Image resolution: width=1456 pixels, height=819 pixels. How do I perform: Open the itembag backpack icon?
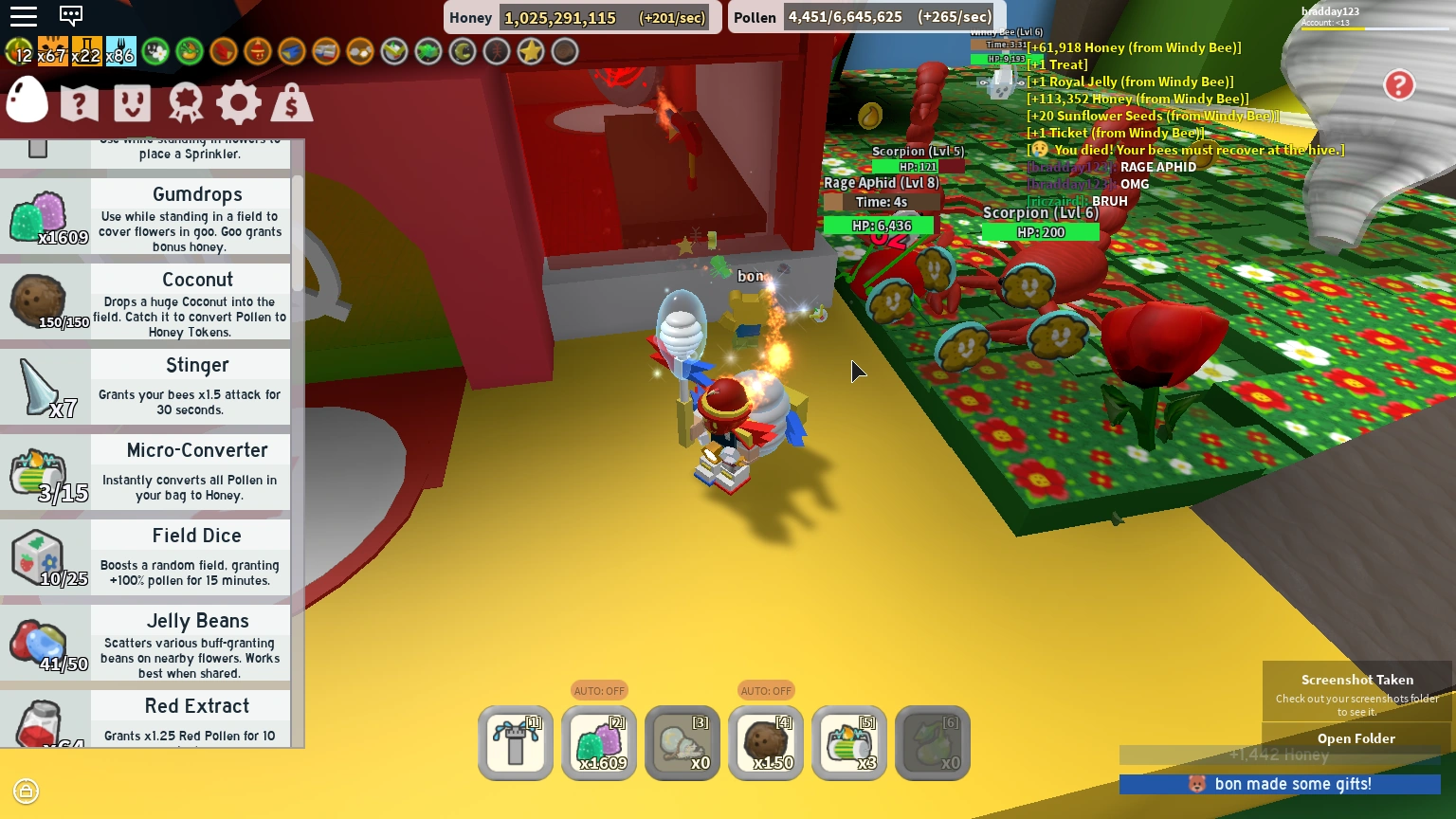133,102
